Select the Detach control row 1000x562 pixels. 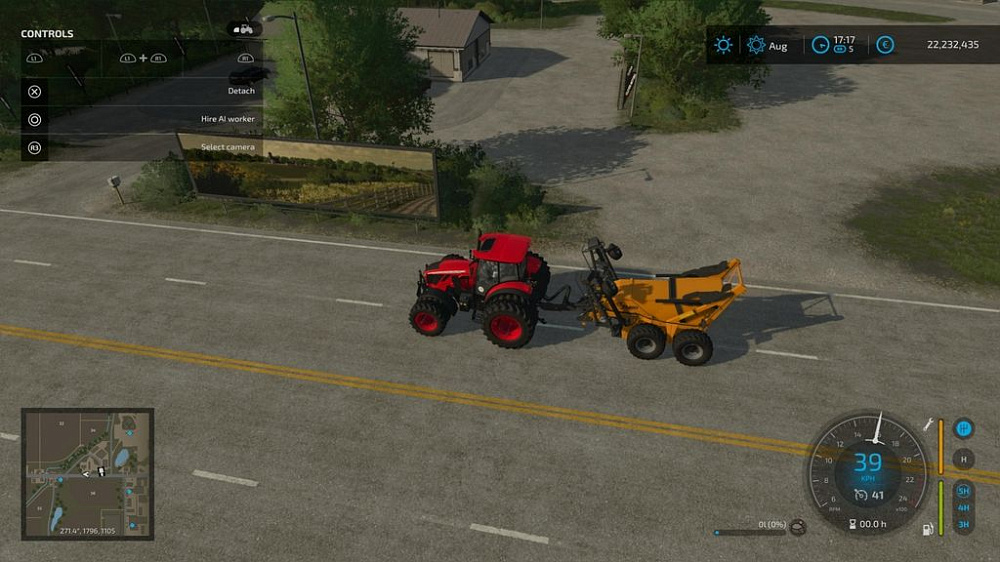point(141,91)
